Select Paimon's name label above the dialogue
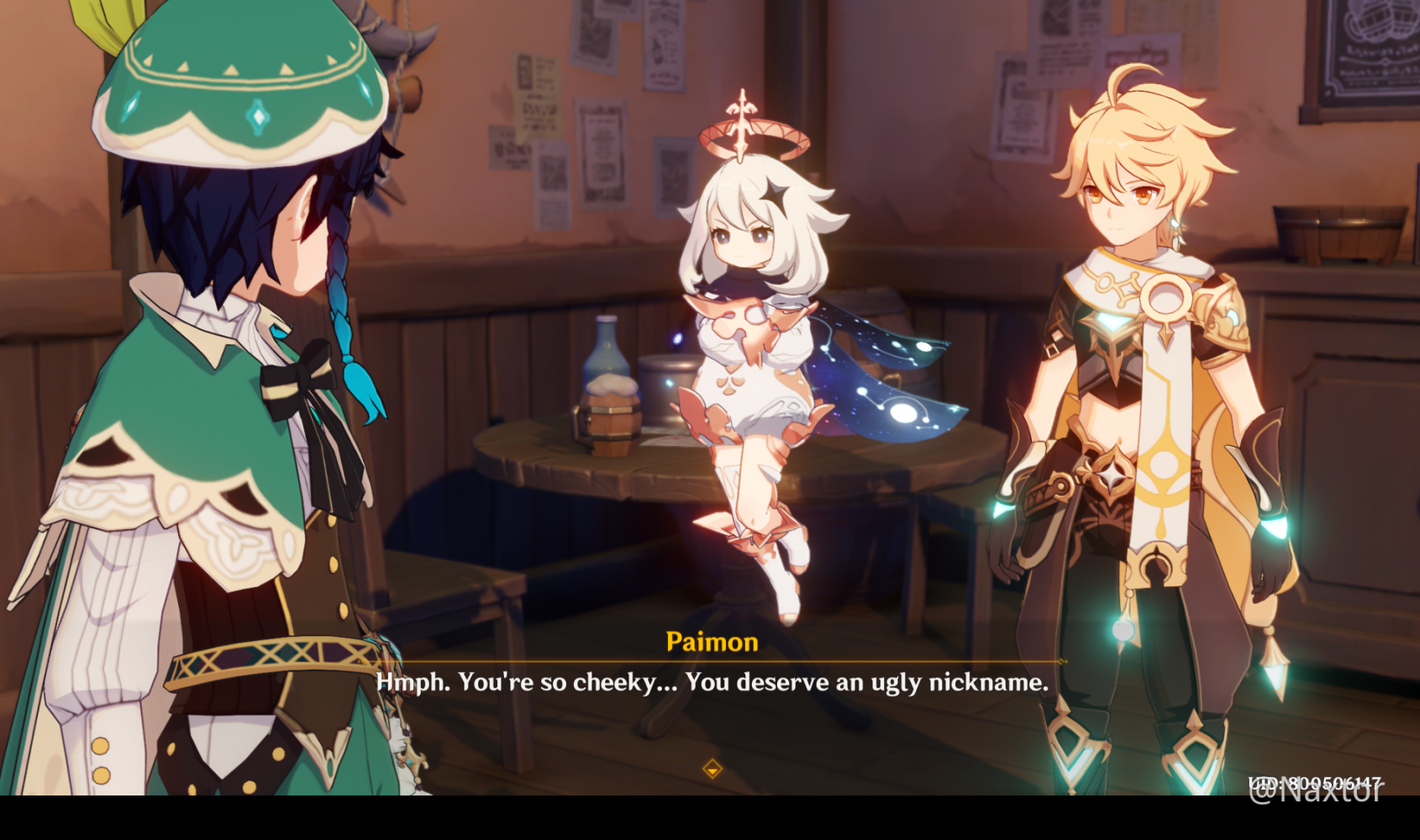 click(x=710, y=643)
